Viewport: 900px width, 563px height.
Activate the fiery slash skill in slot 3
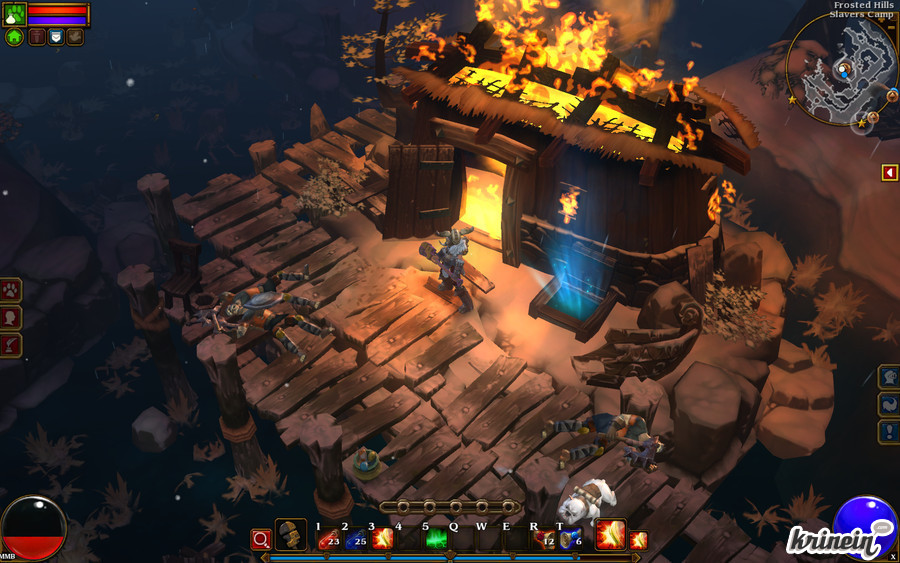pyautogui.click(x=383, y=540)
